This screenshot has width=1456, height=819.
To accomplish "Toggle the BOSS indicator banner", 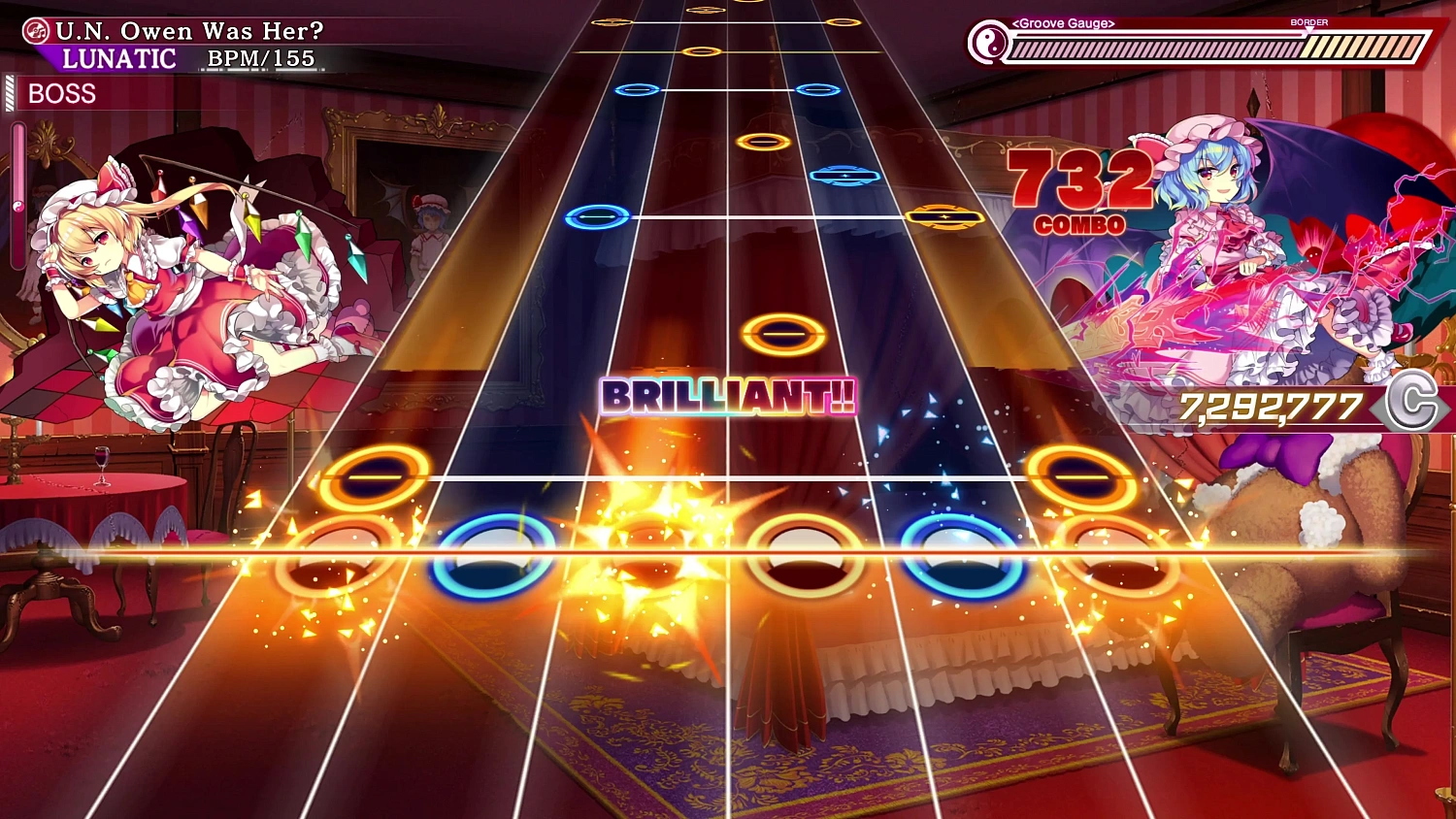I will [63, 93].
